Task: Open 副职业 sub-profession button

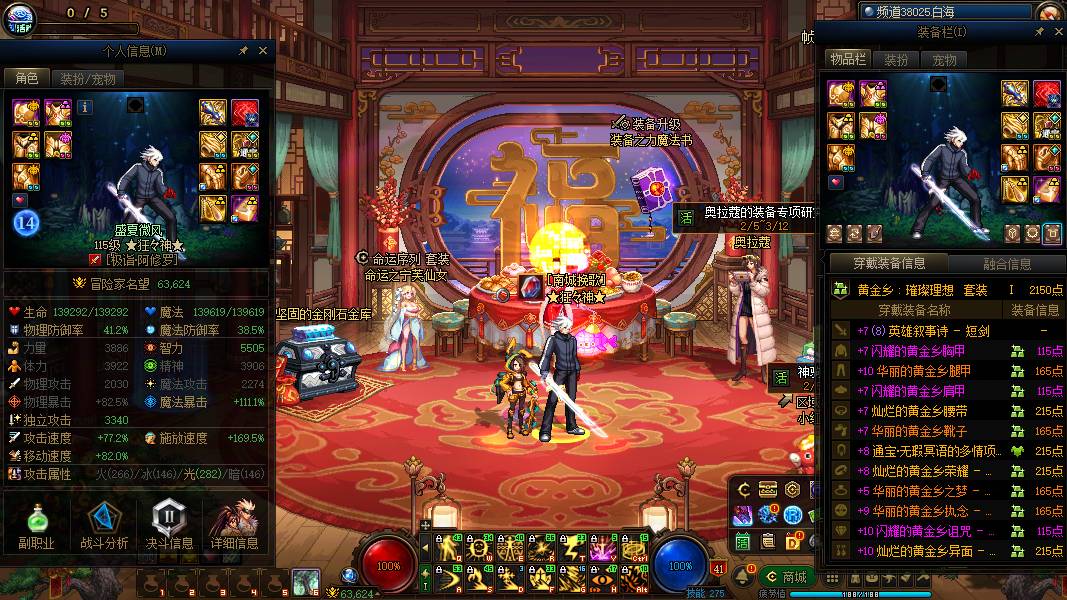Action: click(x=35, y=526)
